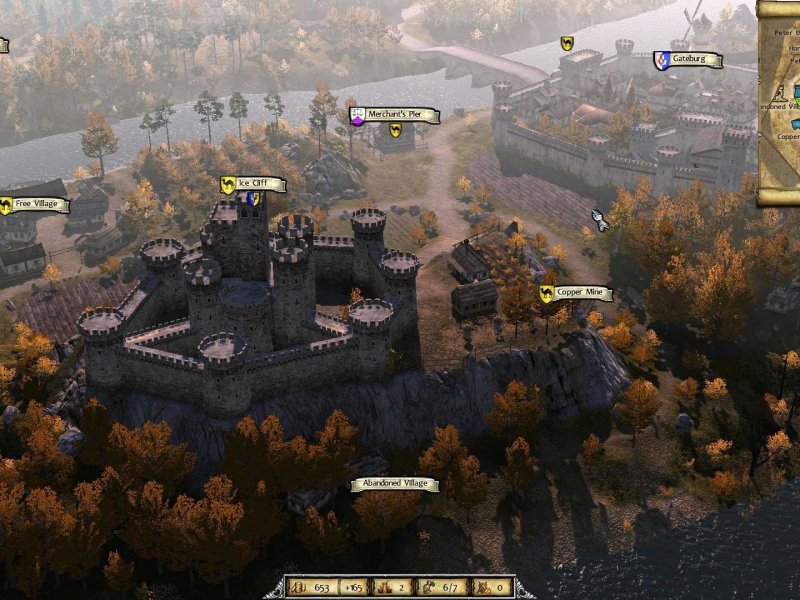Screen dimensions: 800x600
Task: Open the parchment map panel
Action: click(778, 100)
